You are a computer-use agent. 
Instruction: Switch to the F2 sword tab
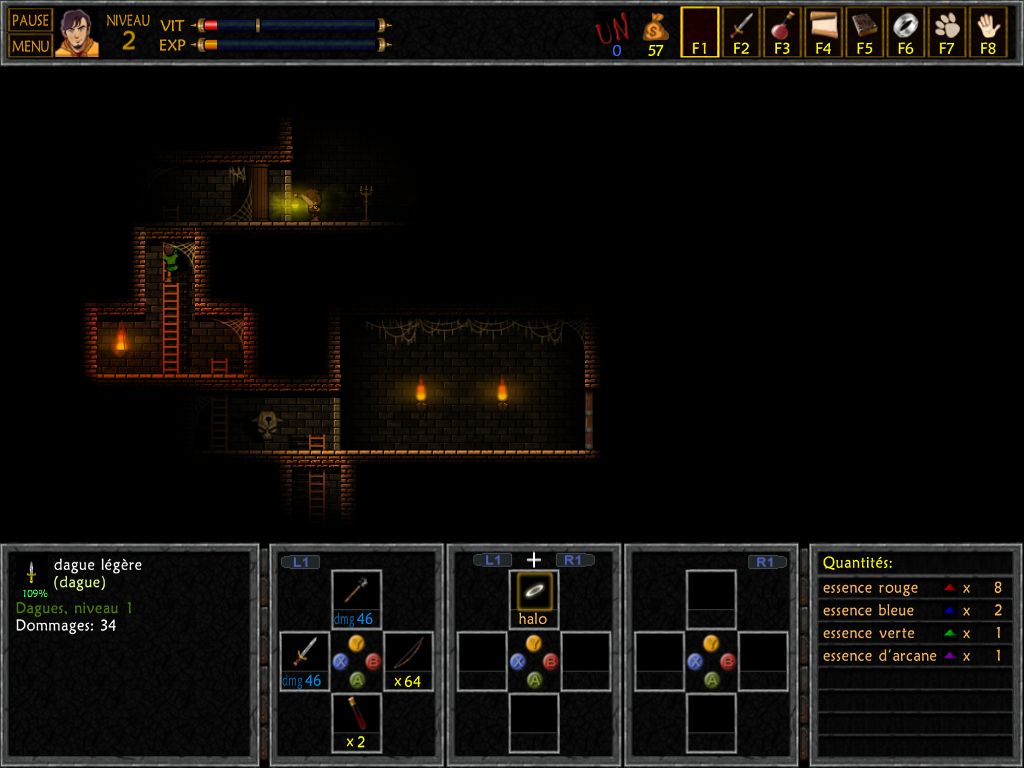click(741, 31)
